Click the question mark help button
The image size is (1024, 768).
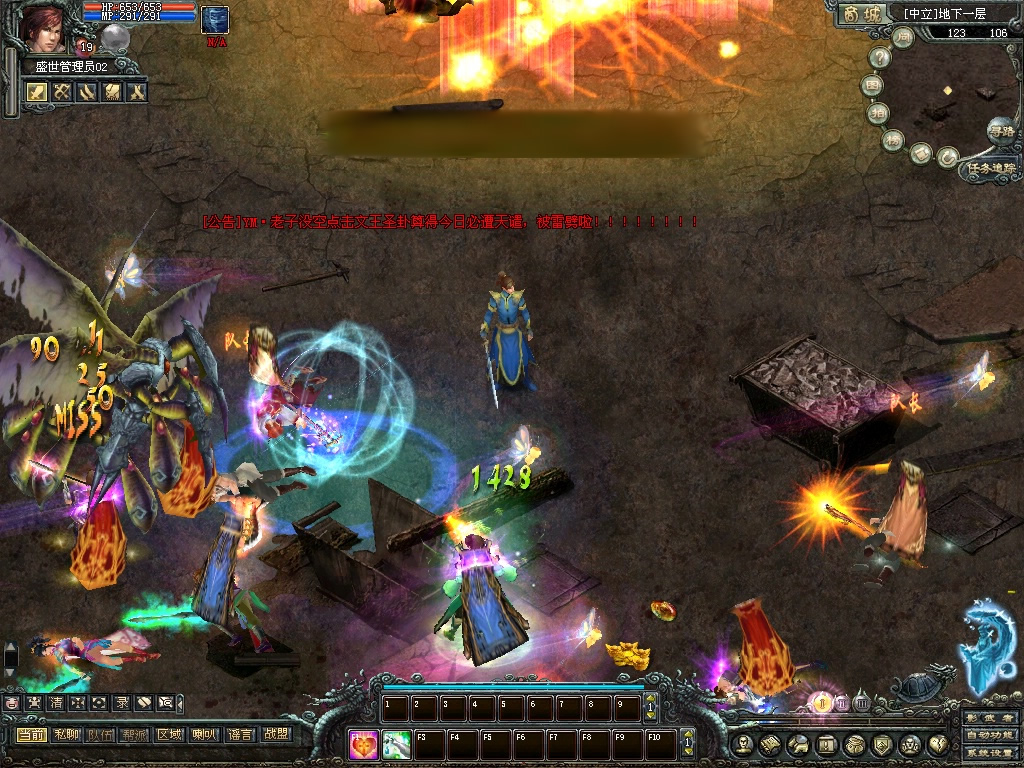pyautogui.click(x=879, y=58)
